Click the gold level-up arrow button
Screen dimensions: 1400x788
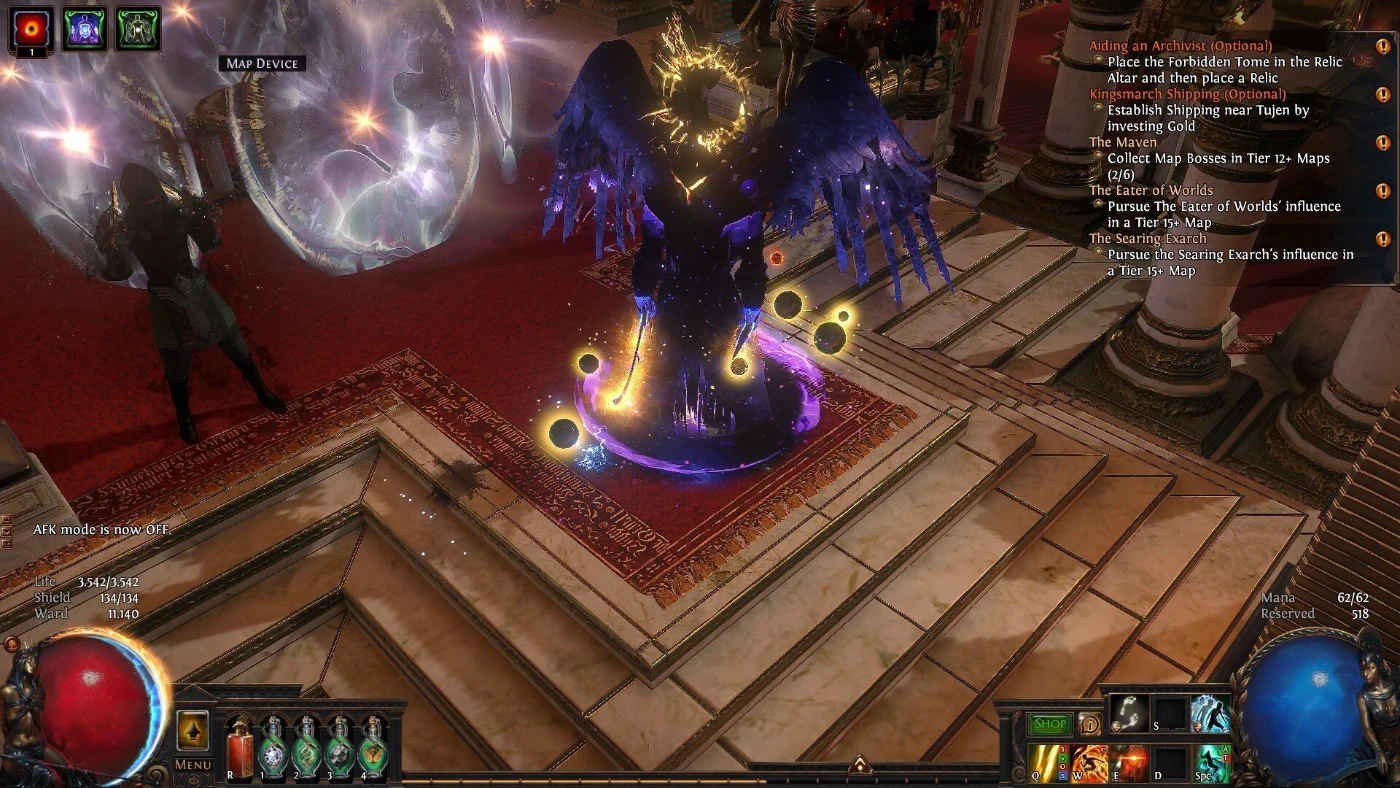192,731
